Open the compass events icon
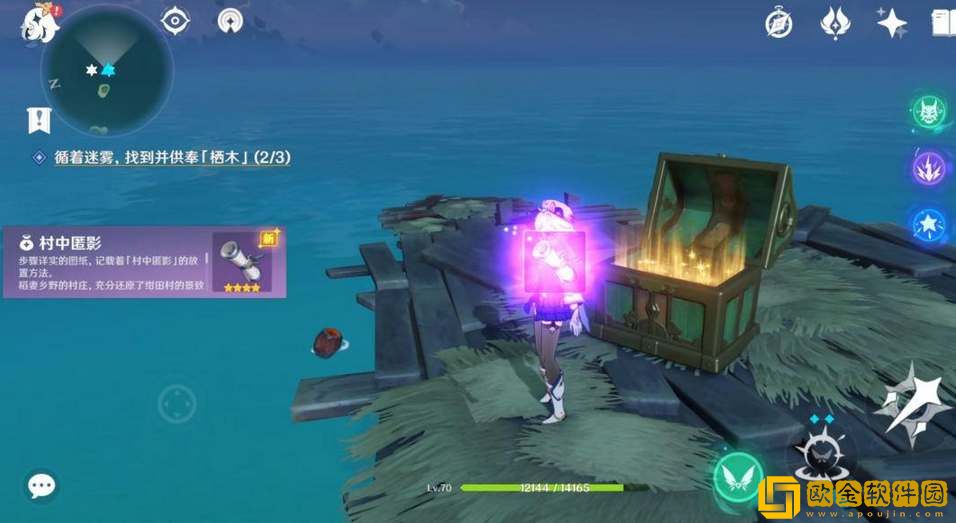The image size is (956, 523). 779,22
